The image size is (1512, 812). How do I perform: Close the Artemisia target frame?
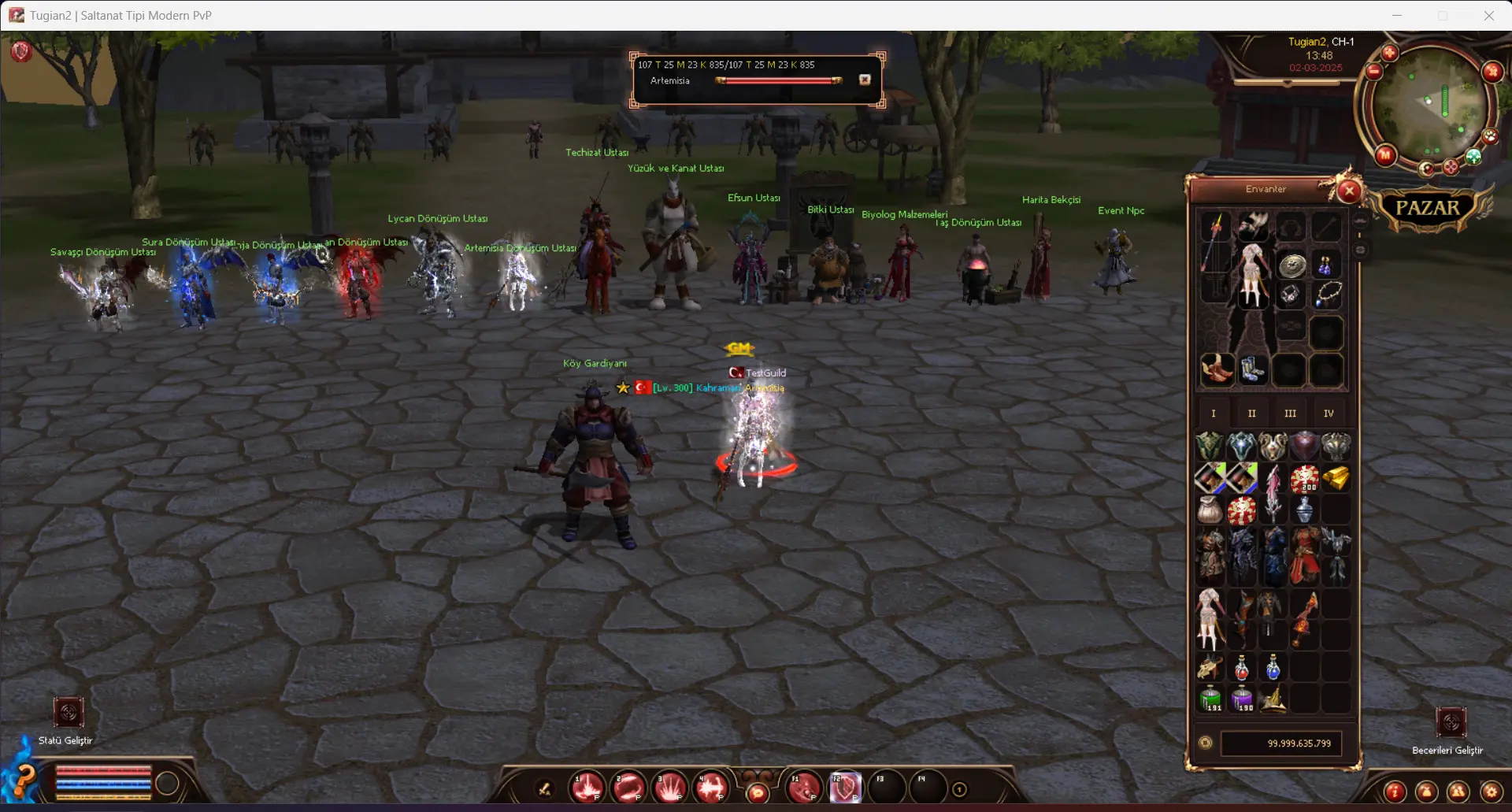tap(865, 80)
